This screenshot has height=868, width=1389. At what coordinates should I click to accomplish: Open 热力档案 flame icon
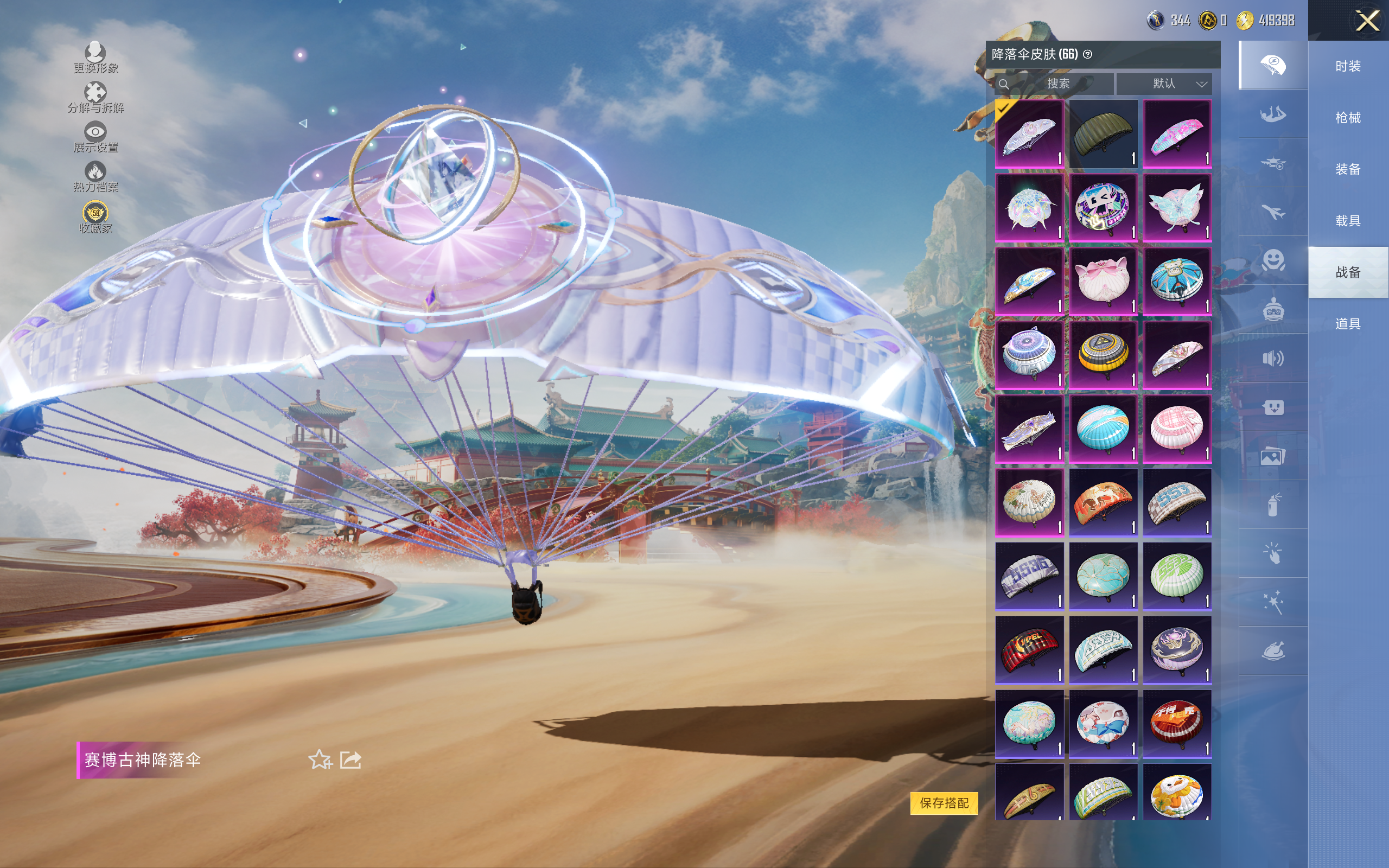[x=95, y=176]
